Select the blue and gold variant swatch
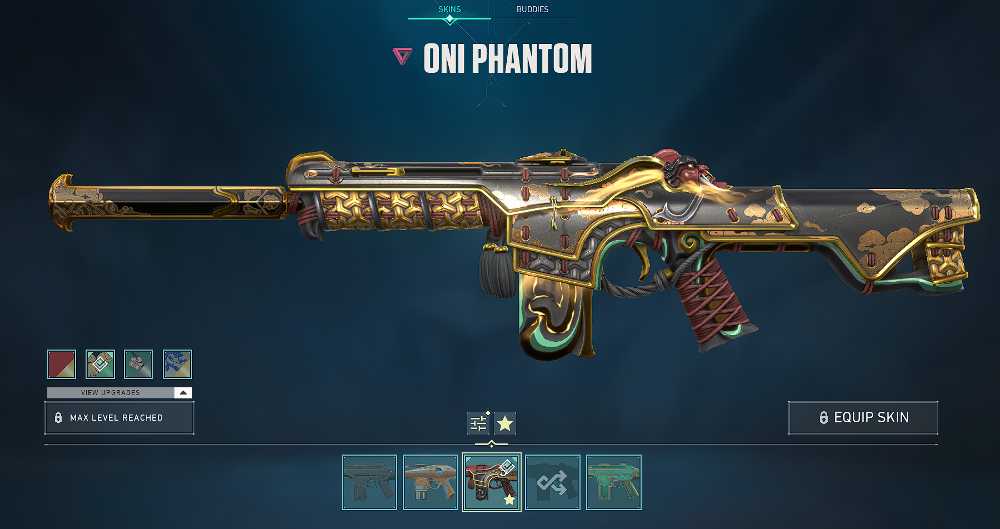The image size is (1000, 529). [177, 364]
